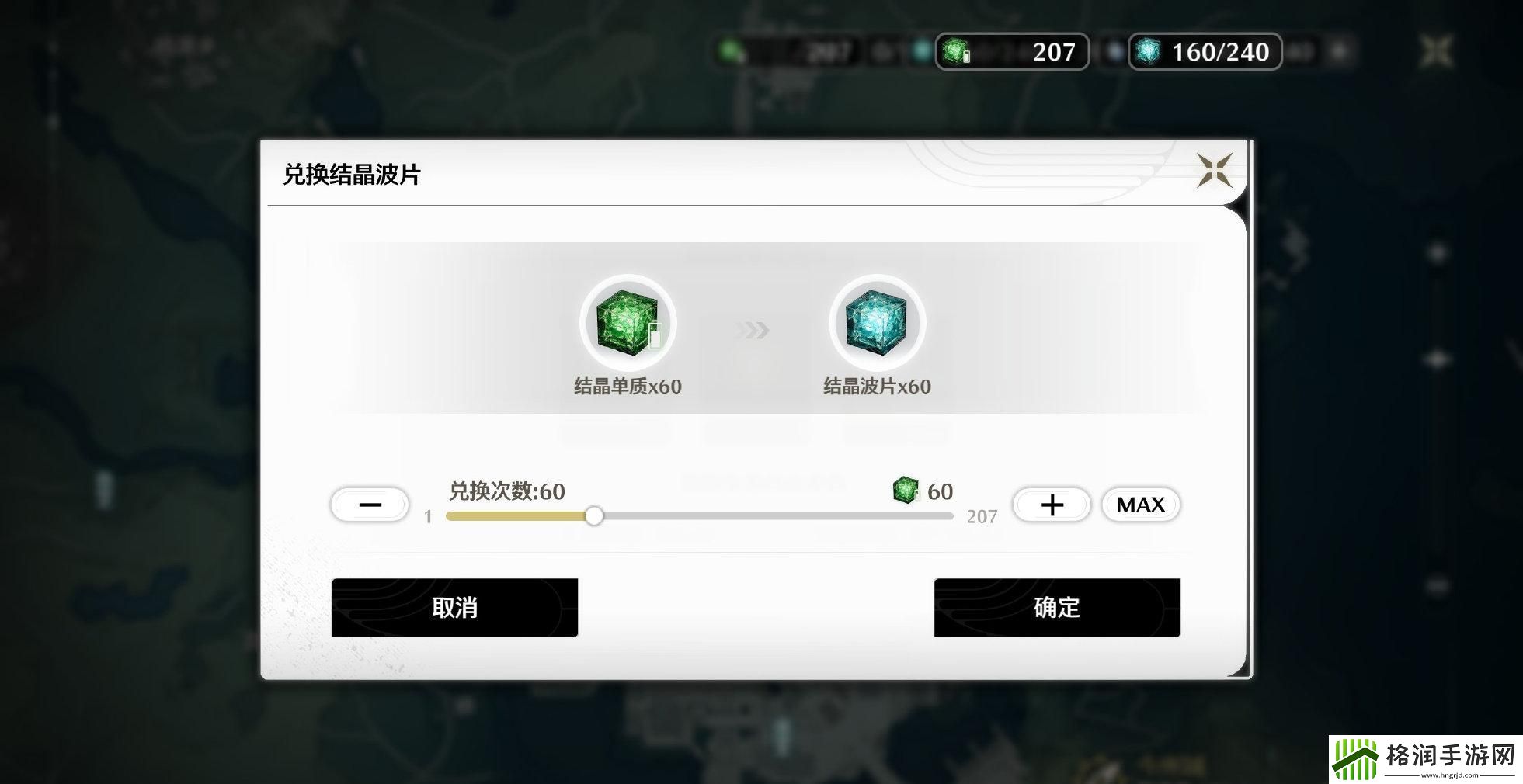Click the 兑换次数:60 label
Image resolution: width=1523 pixels, height=784 pixels.
(505, 491)
